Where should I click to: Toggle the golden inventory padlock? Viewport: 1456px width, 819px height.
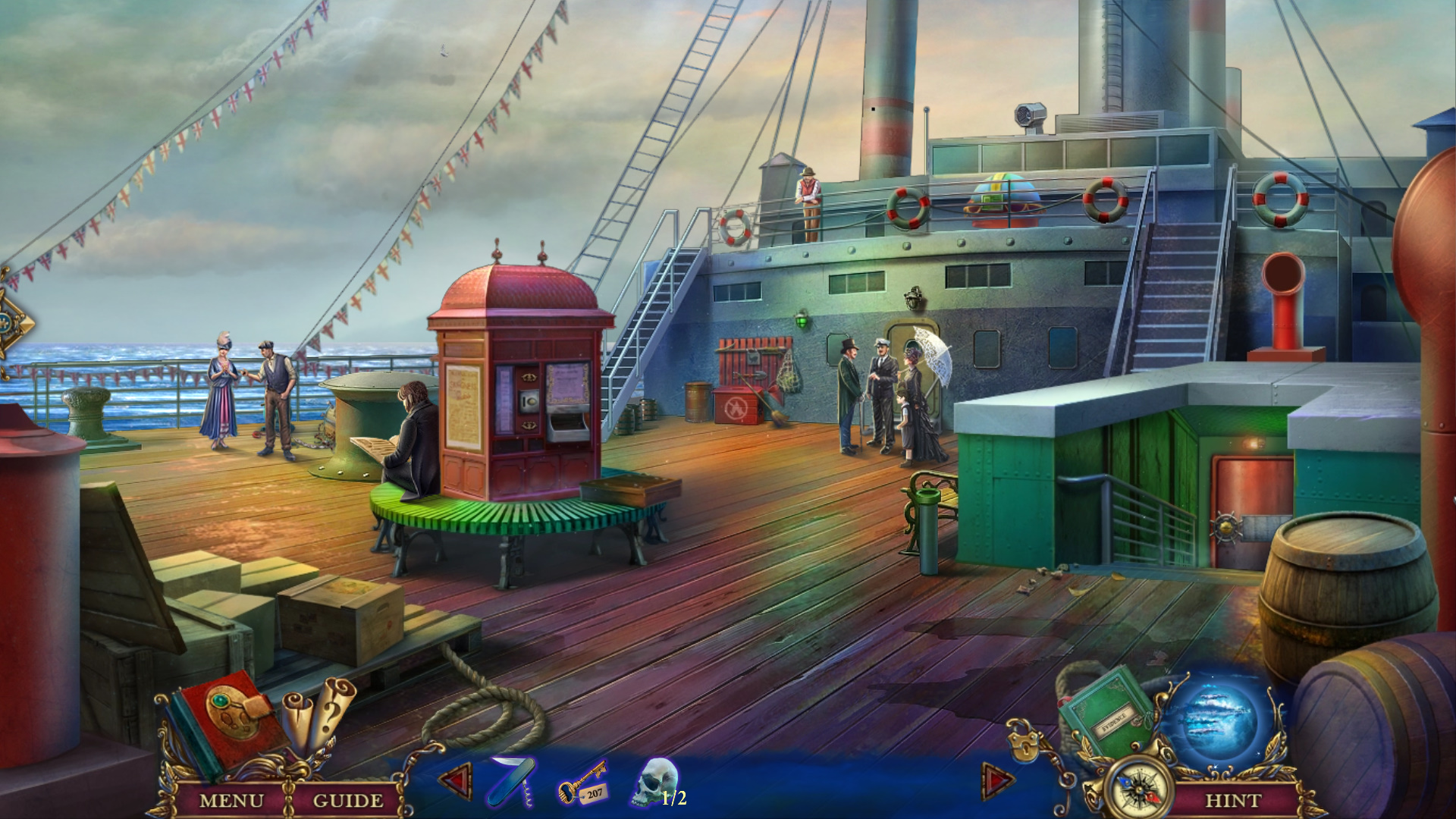click(x=1024, y=743)
